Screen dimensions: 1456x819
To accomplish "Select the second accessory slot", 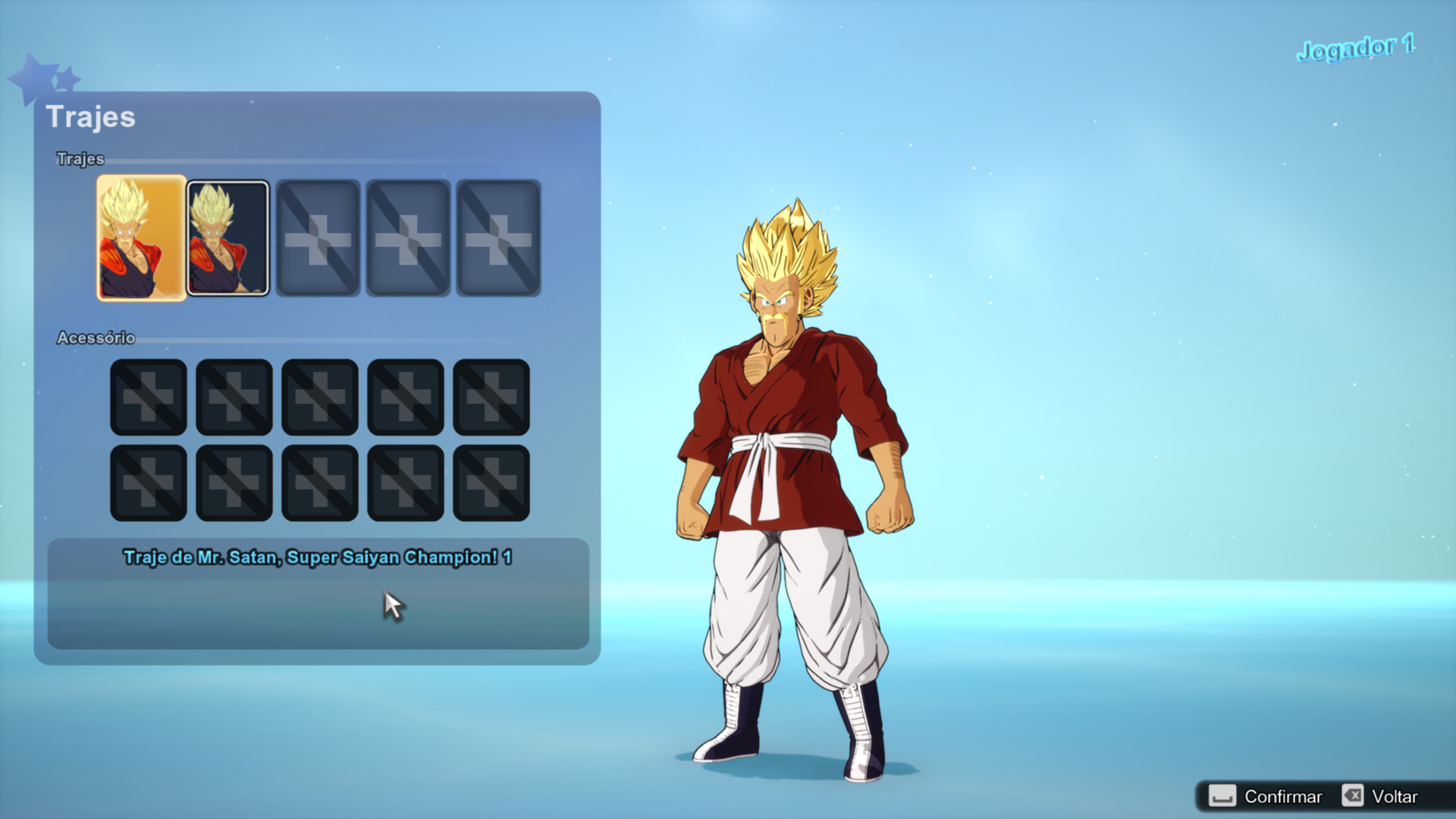I will [234, 396].
